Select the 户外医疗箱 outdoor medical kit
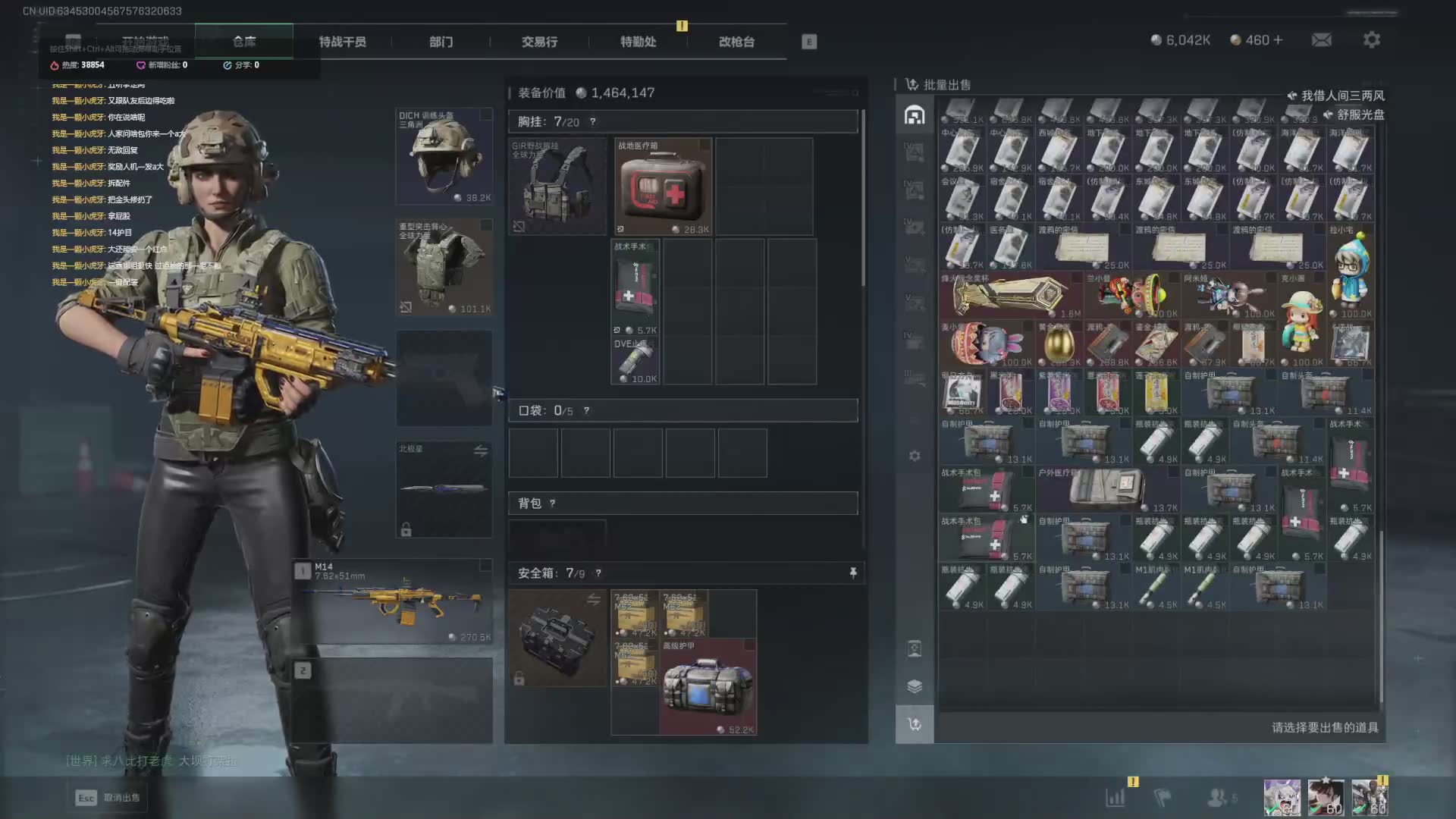Viewport: 1456px width, 819px height. (x=1107, y=489)
